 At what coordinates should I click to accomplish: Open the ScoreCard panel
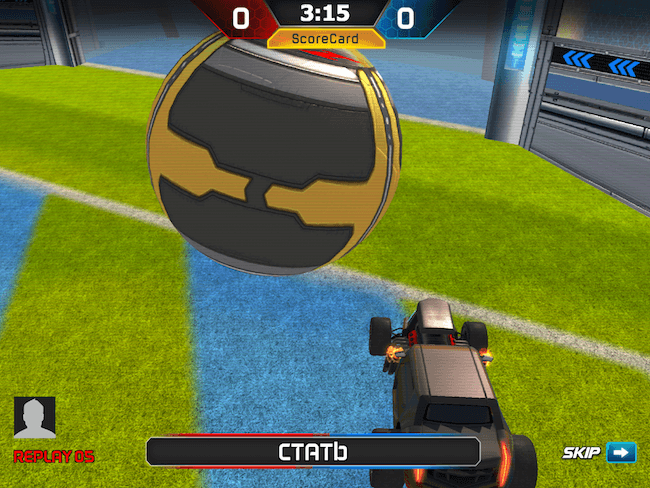(326, 39)
